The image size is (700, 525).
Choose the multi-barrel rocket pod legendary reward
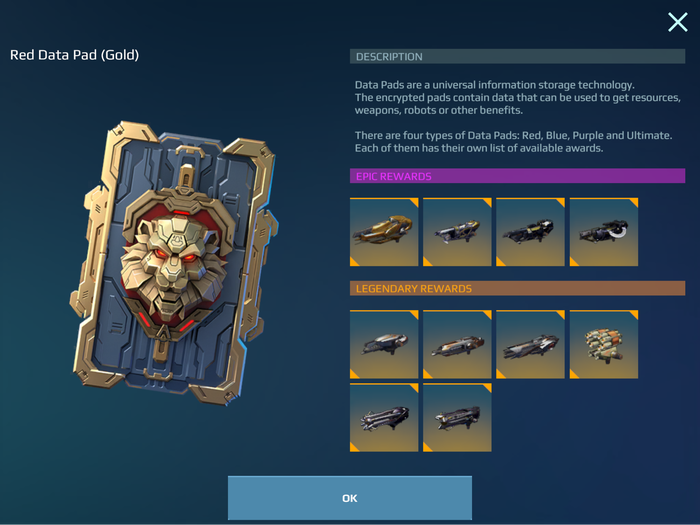click(603, 343)
